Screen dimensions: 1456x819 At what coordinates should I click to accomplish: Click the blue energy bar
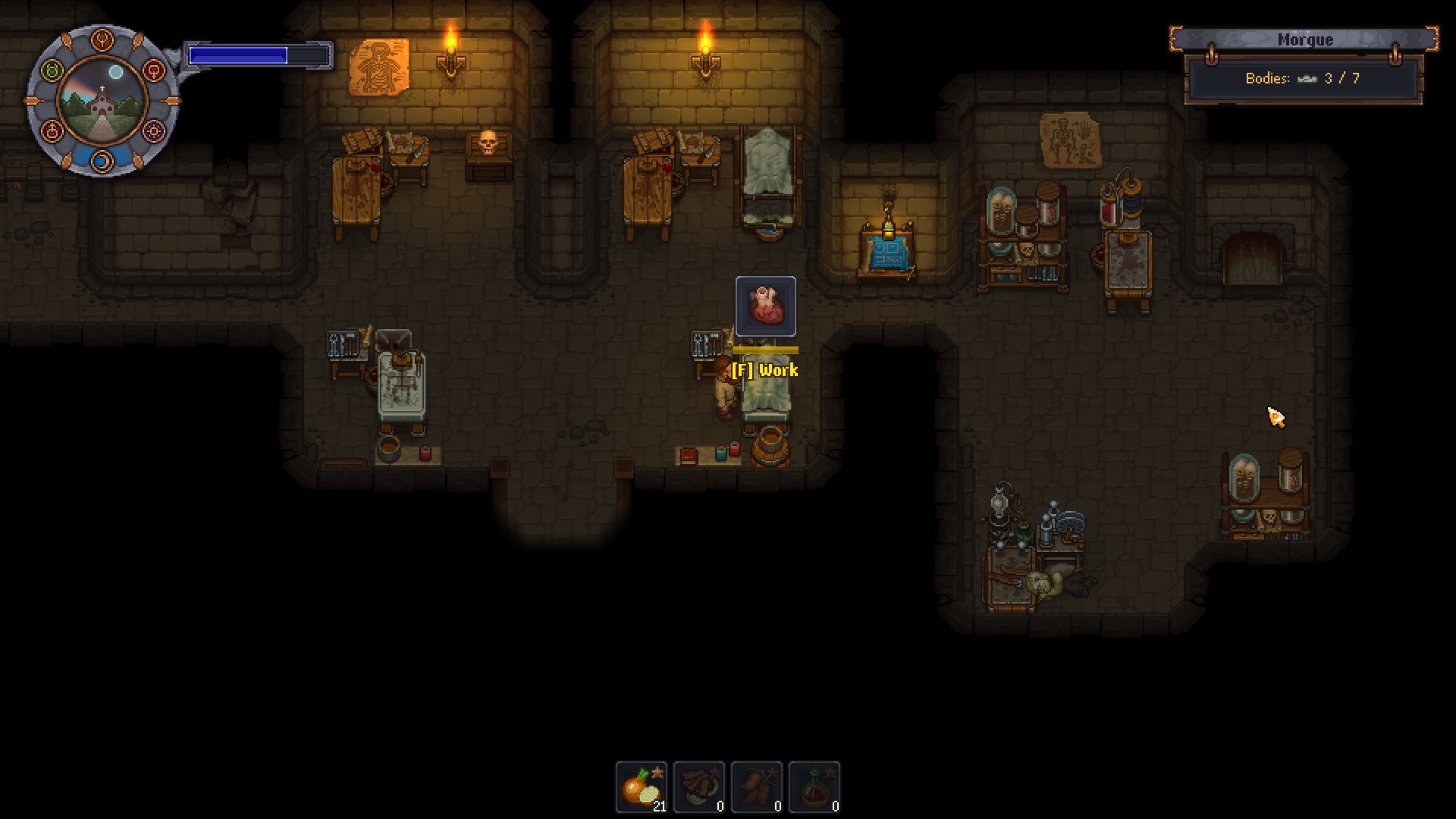coord(258,53)
